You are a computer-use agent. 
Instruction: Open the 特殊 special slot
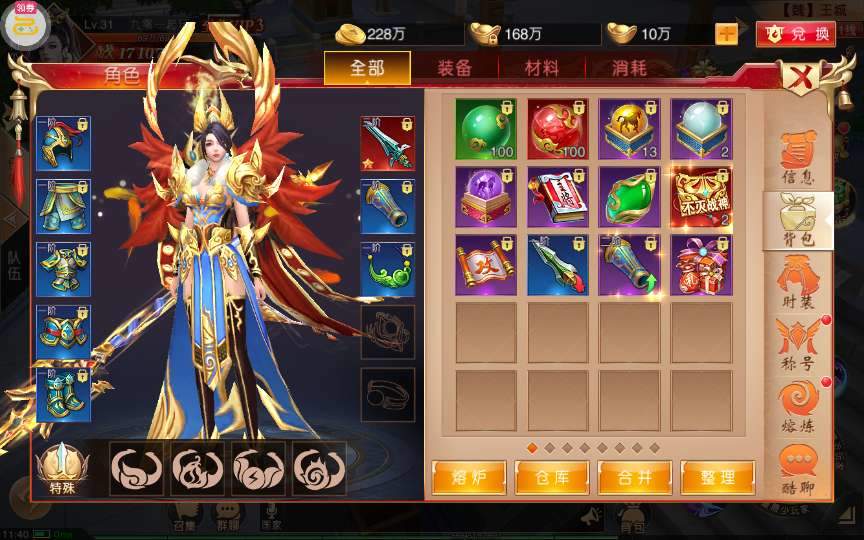[62, 468]
